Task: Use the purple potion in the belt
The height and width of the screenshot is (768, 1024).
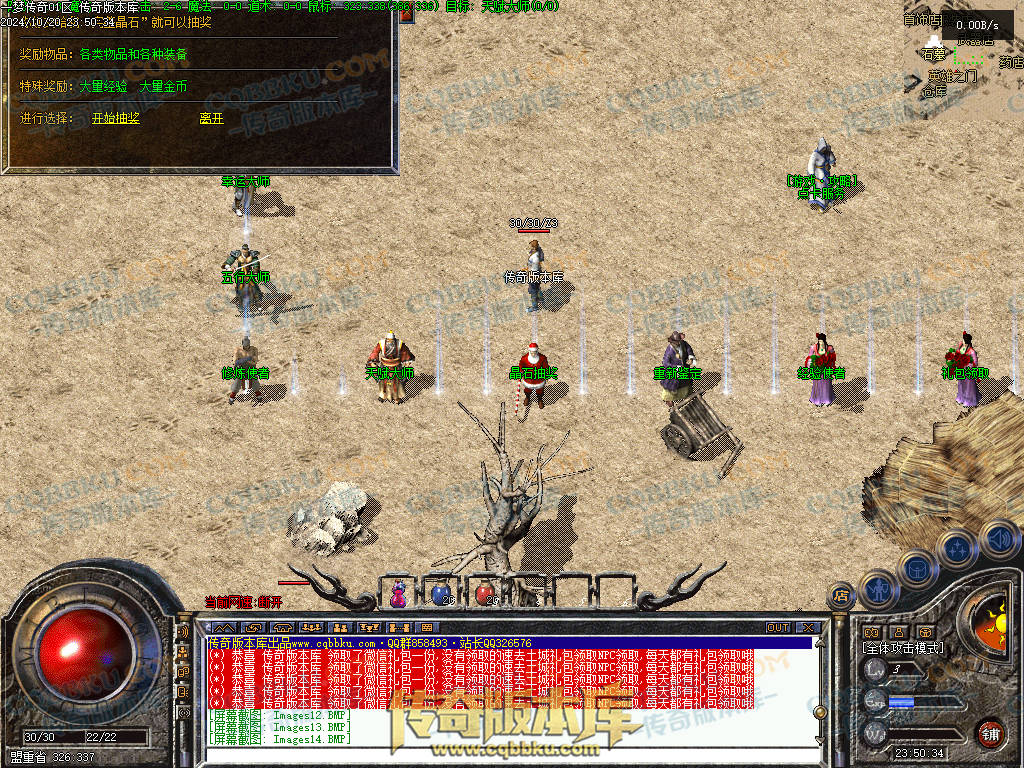Action: point(398,594)
